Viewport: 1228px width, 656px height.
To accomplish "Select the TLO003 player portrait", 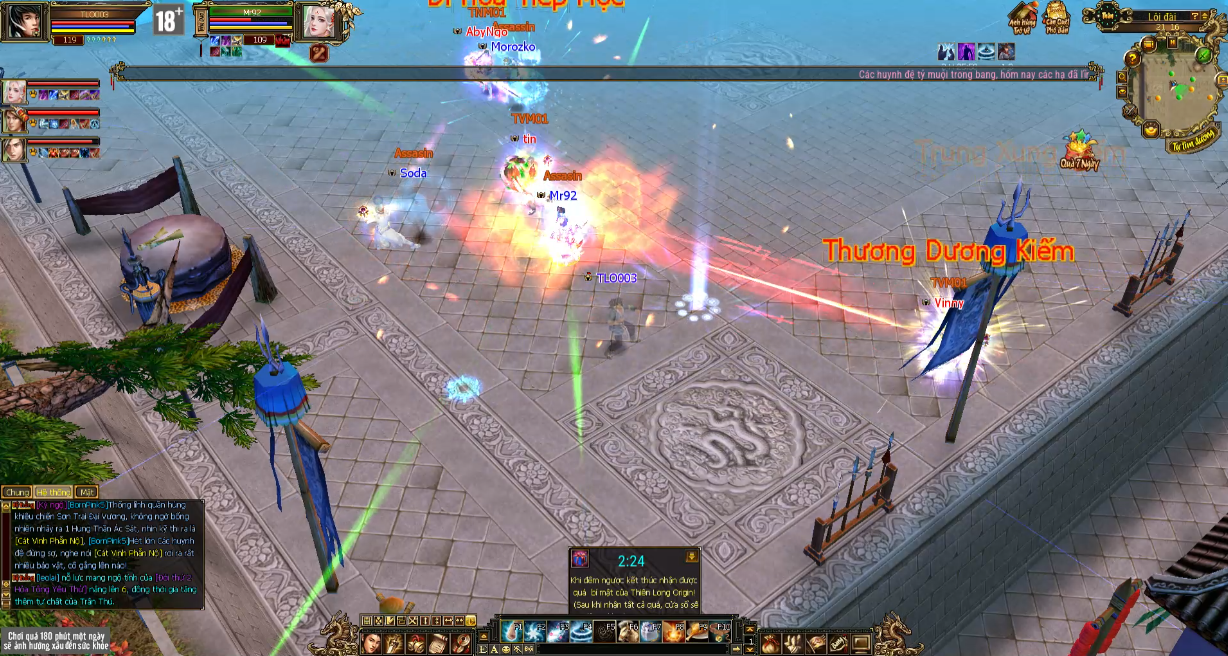I will click(24, 21).
